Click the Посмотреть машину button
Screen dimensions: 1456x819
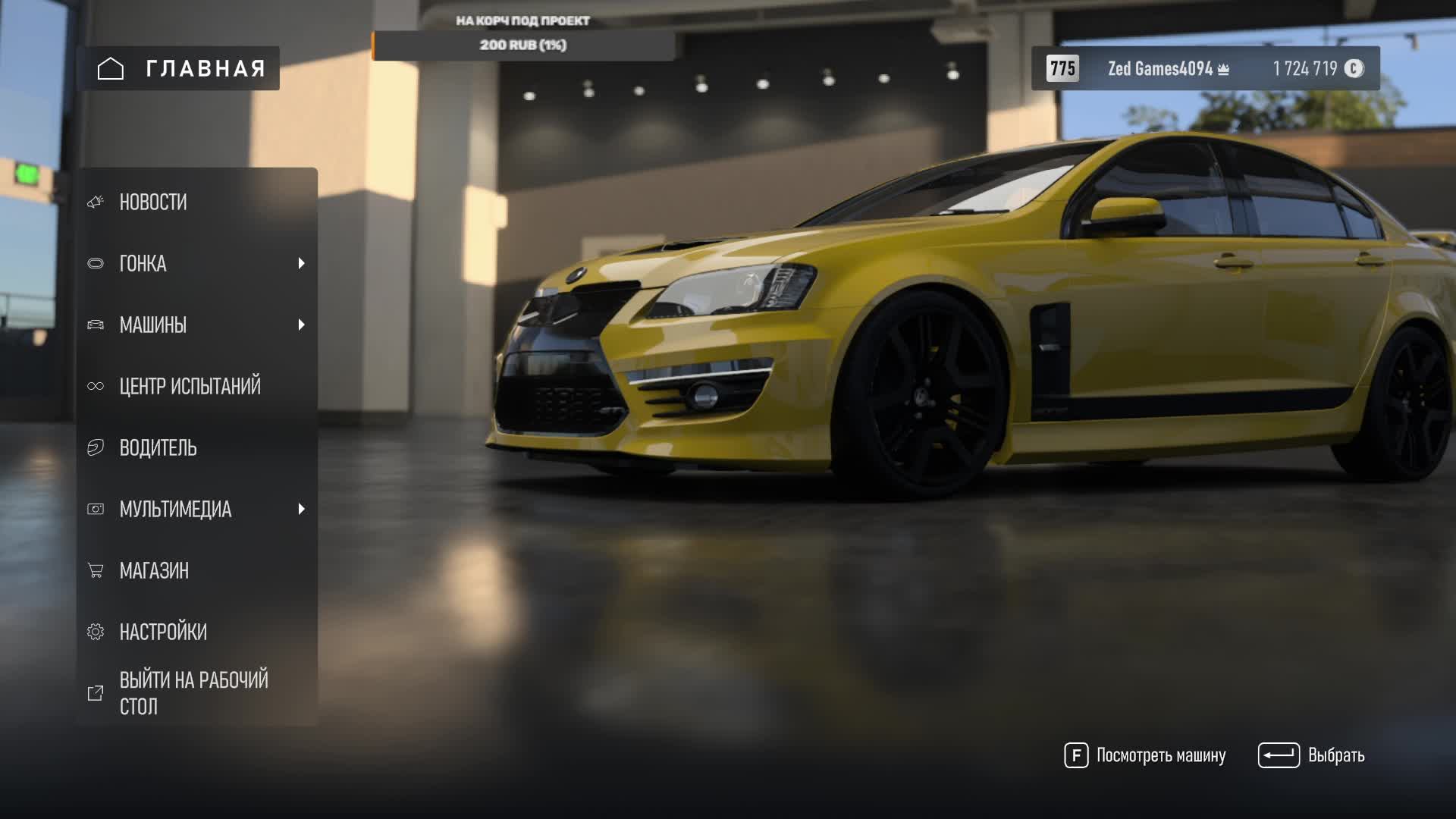(x=1145, y=755)
